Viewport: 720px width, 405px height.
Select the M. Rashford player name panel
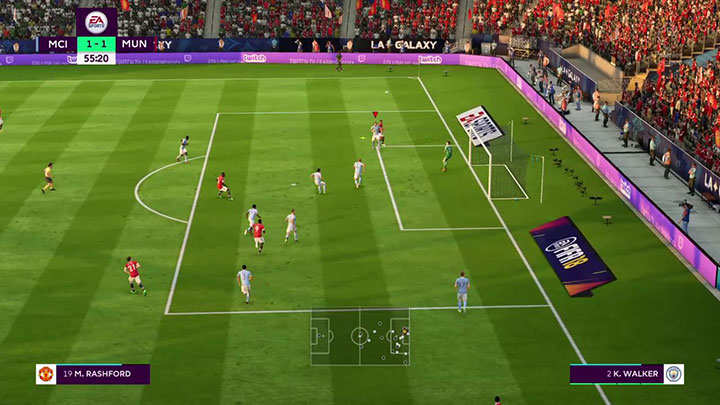93,374
